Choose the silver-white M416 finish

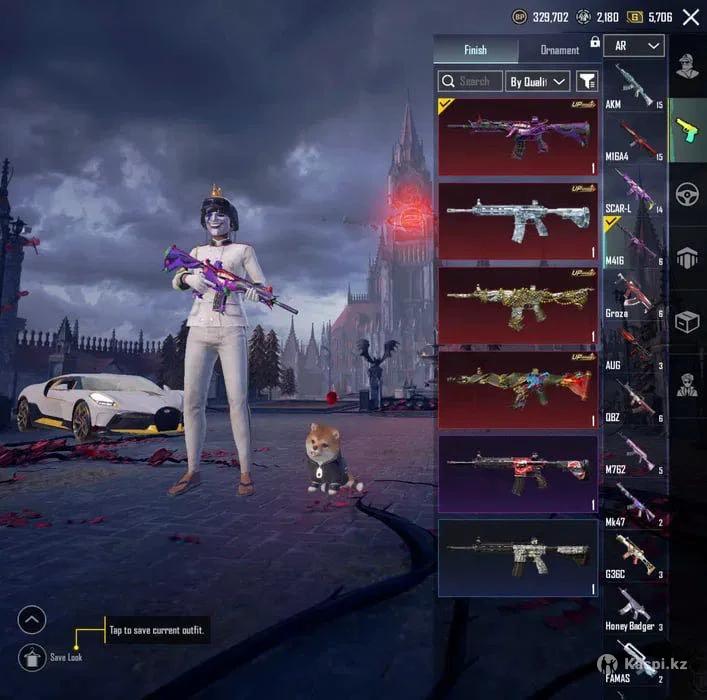click(x=518, y=221)
